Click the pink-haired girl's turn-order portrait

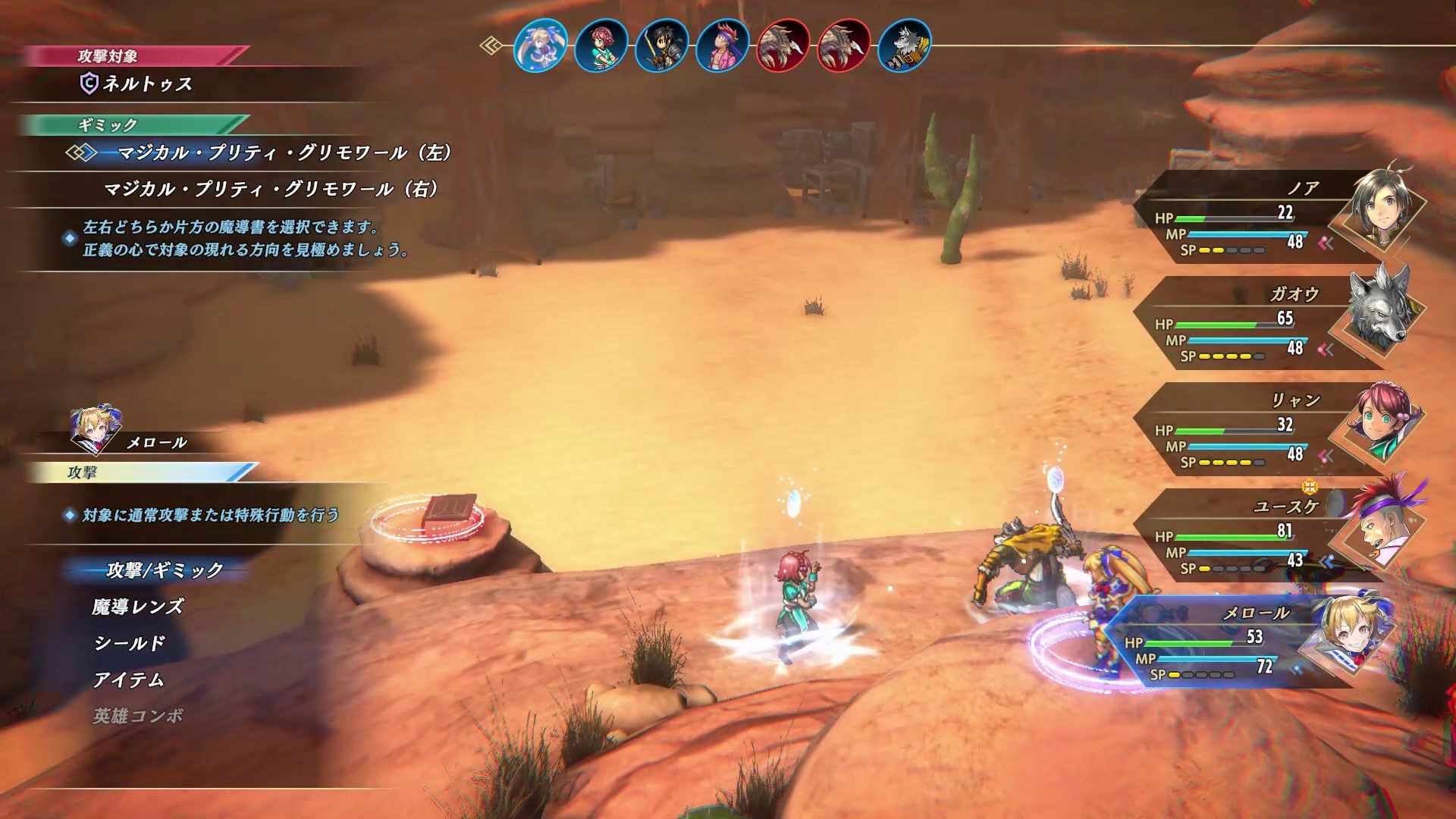pyautogui.click(x=601, y=45)
